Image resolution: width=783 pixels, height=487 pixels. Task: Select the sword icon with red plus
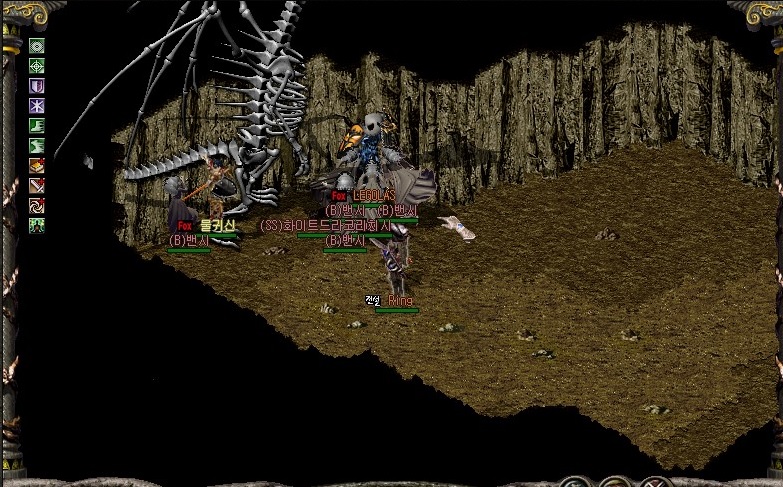(37, 186)
